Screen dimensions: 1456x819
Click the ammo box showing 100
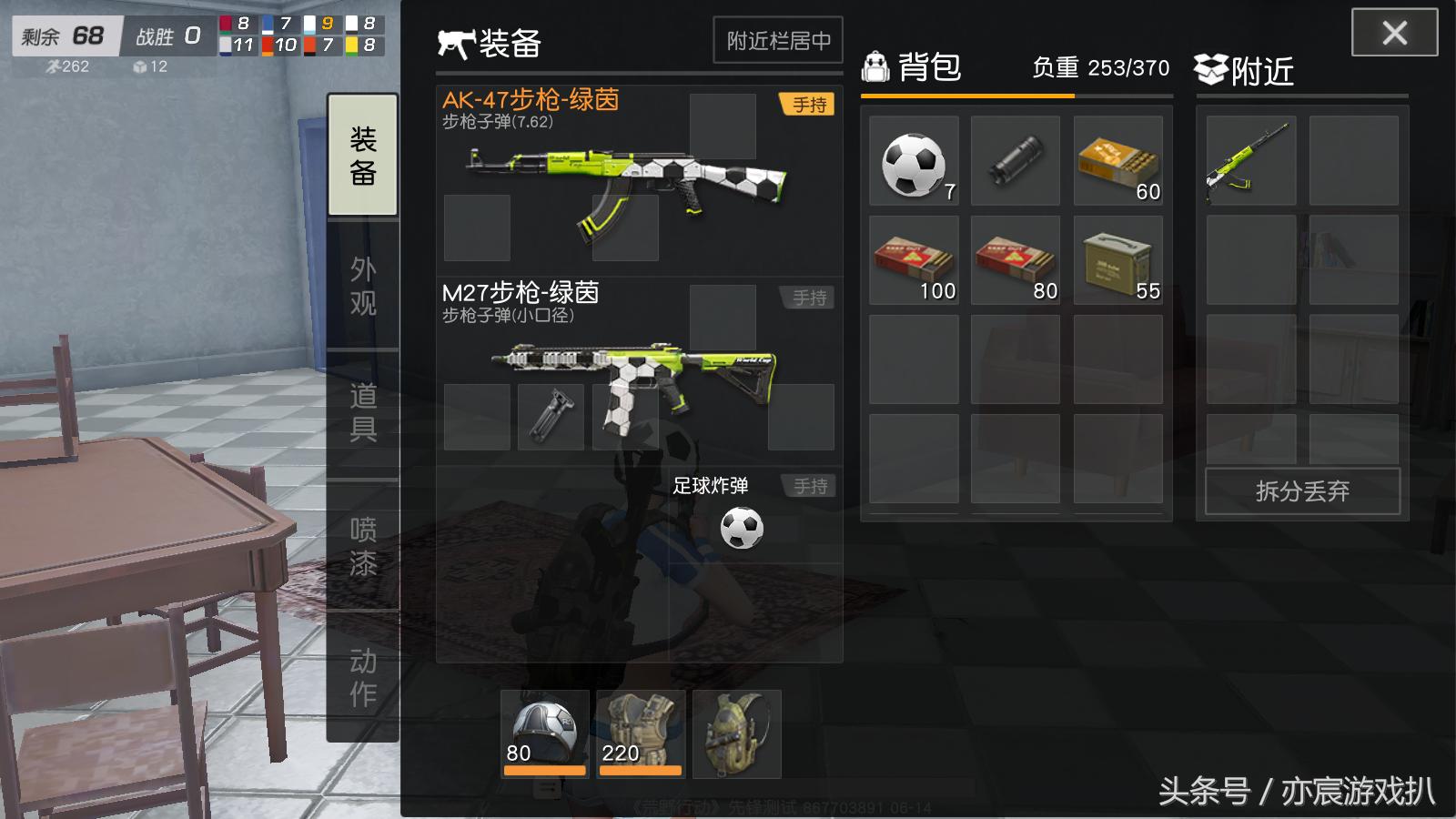click(x=914, y=264)
